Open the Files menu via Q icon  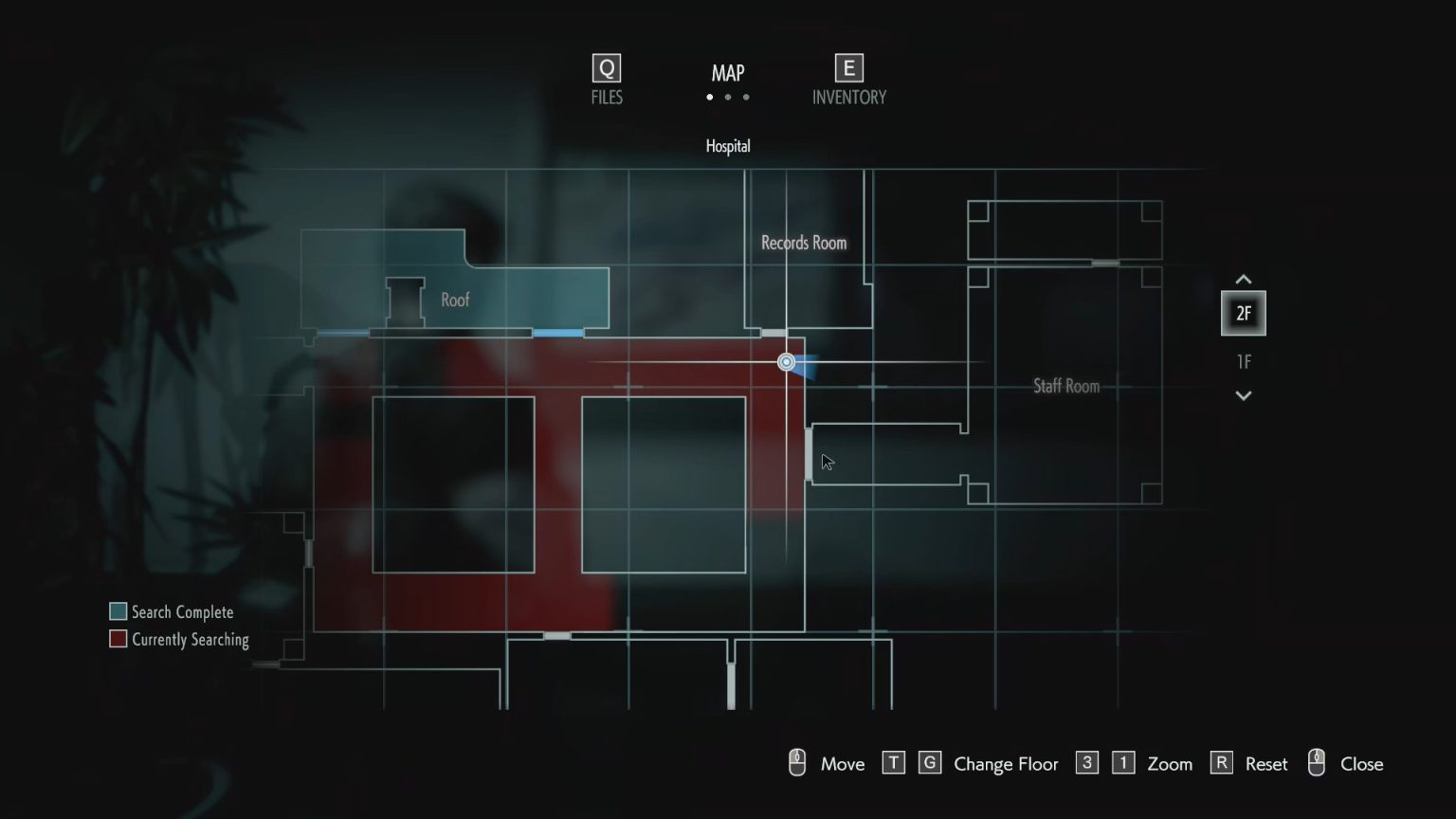point(605,68)
